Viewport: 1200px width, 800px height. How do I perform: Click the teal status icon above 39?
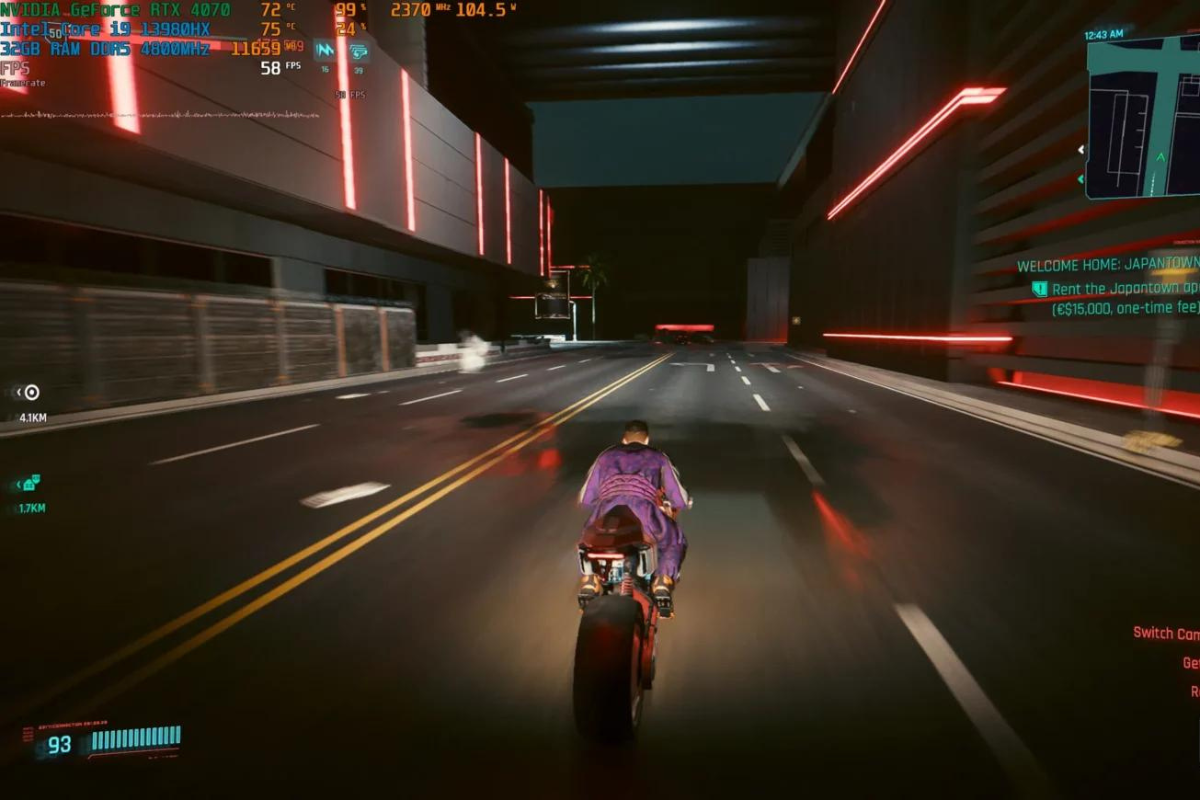click(x=358, y=51)
